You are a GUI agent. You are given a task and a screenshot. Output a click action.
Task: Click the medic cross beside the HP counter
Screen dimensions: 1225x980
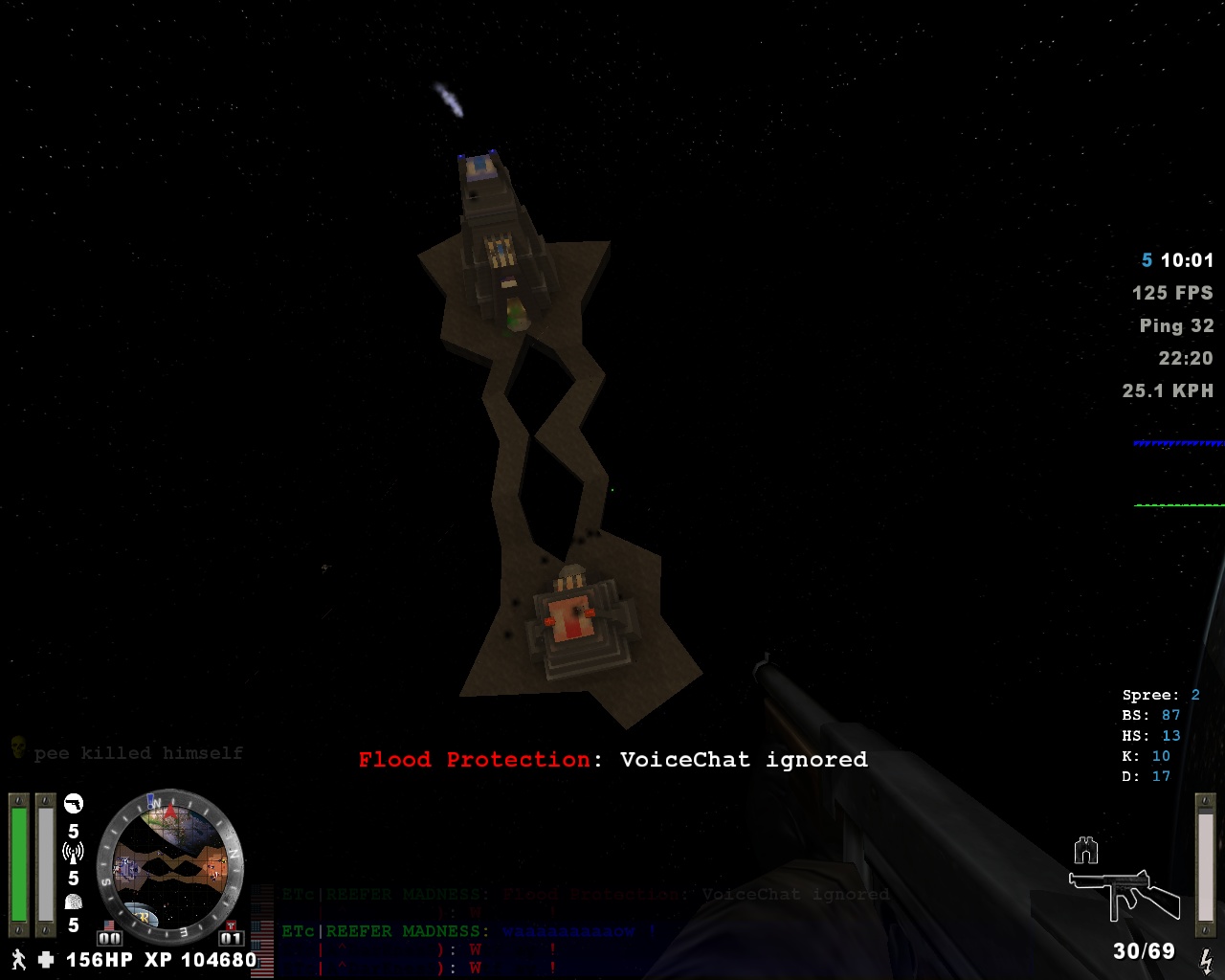[x=45, y=960]
